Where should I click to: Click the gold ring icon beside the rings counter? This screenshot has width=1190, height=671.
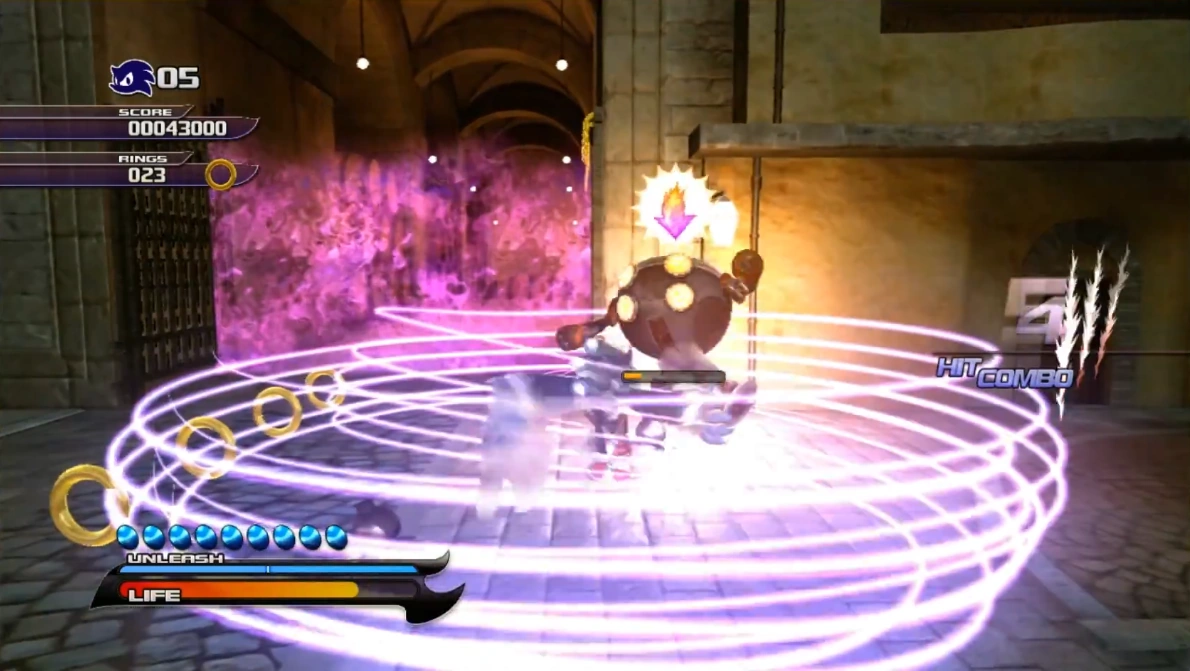221,175
